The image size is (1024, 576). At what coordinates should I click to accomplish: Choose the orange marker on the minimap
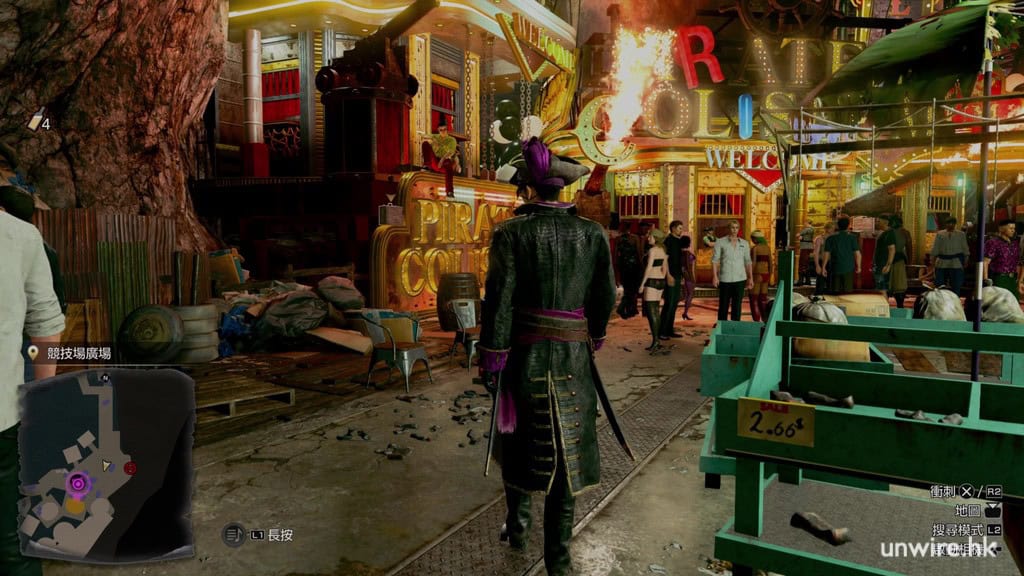(x=75, y=507)
